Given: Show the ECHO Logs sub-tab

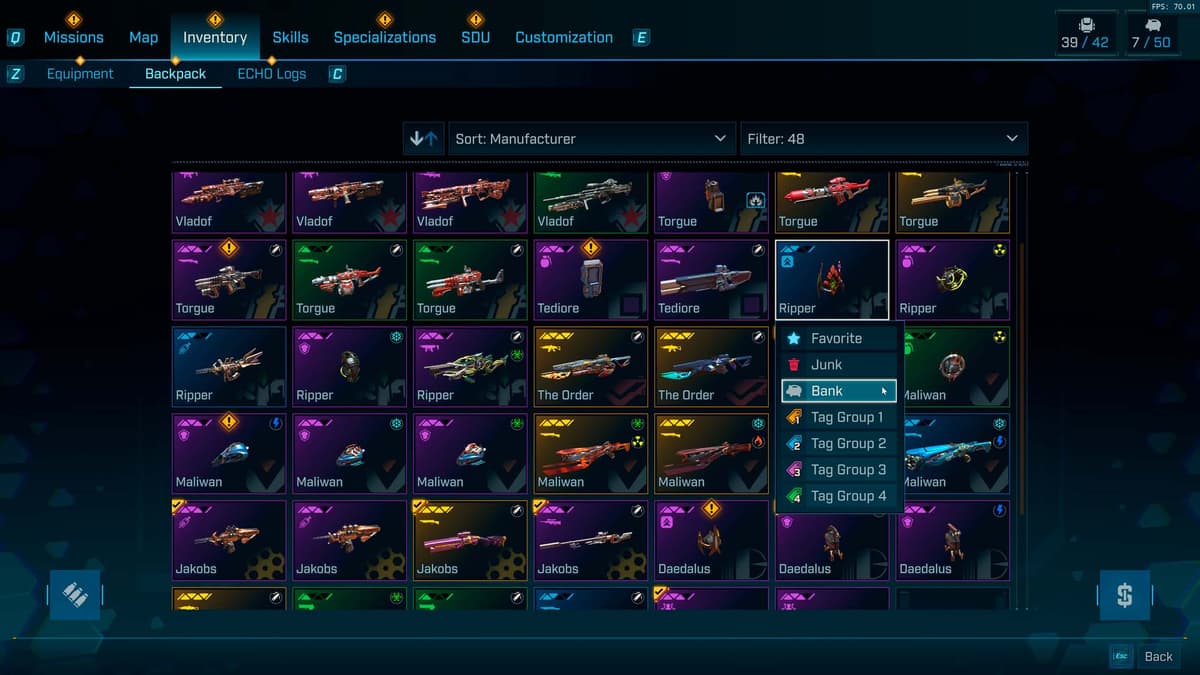Looking at the screenshot, I should click(271, 74).
